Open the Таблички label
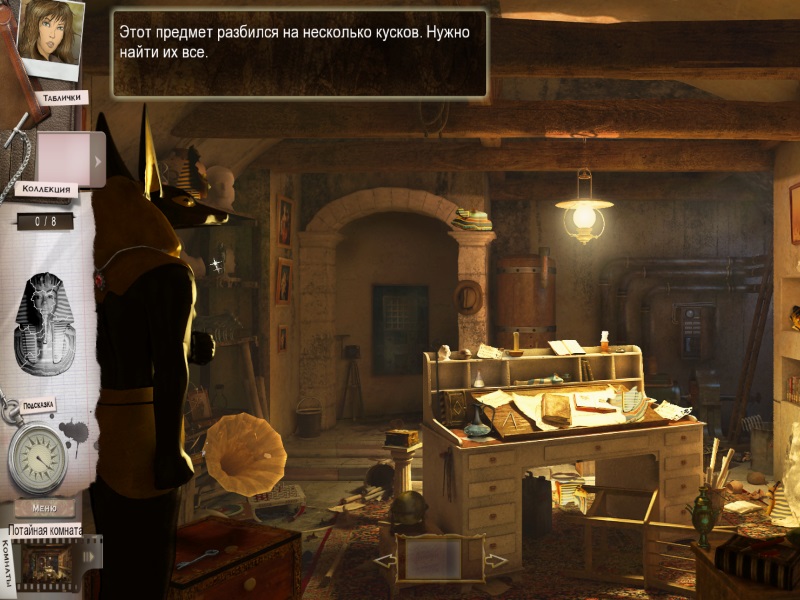Image resolution: width=800 pixels, height=600 pixels. tap(60, 98)
